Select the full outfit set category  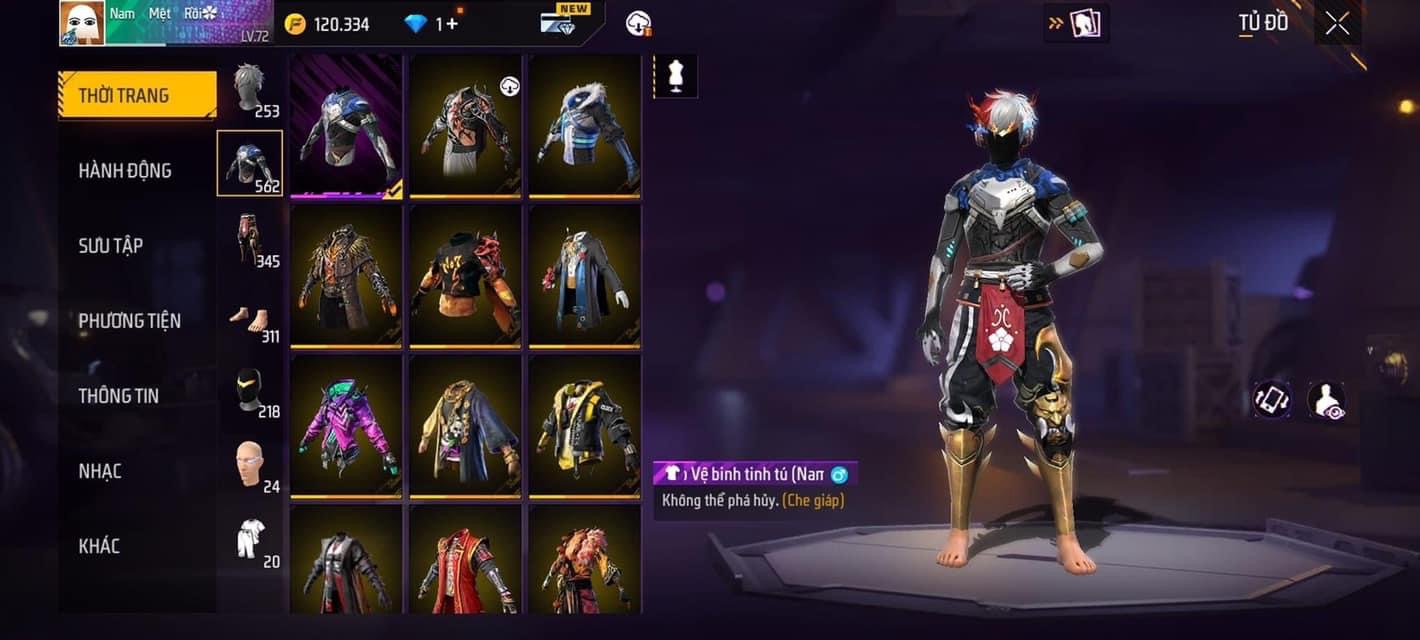250,540
